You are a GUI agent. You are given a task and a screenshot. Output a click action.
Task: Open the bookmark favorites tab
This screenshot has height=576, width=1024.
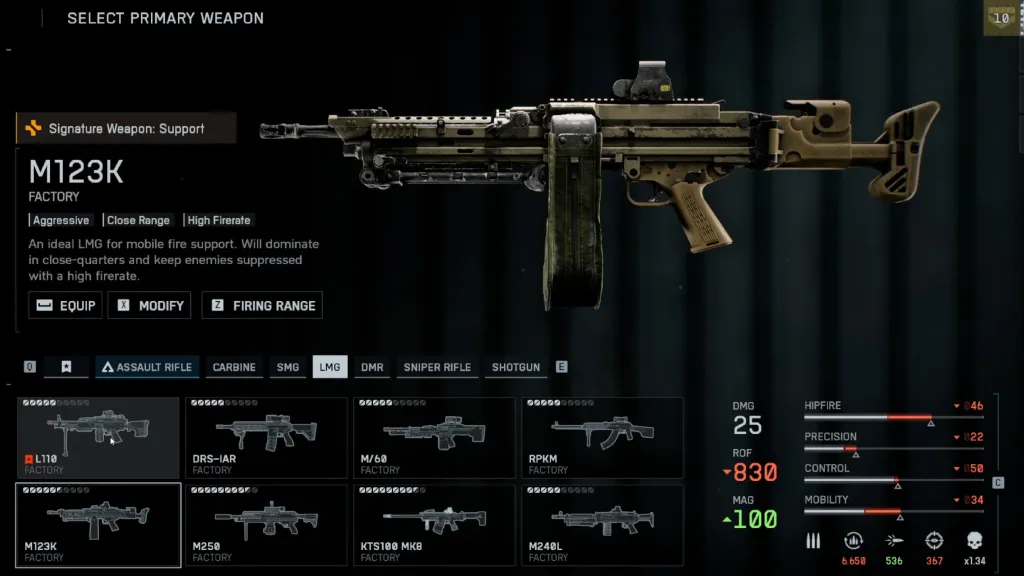coord(66,367)
